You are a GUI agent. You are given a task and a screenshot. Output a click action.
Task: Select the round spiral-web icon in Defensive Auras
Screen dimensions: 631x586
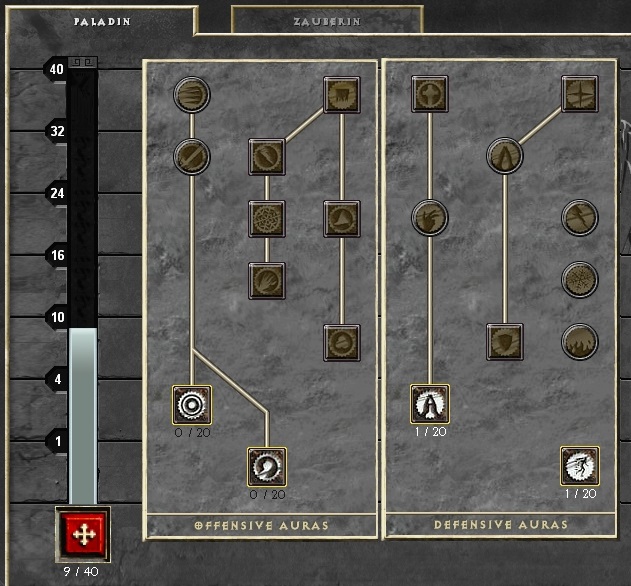click(580, 280)
